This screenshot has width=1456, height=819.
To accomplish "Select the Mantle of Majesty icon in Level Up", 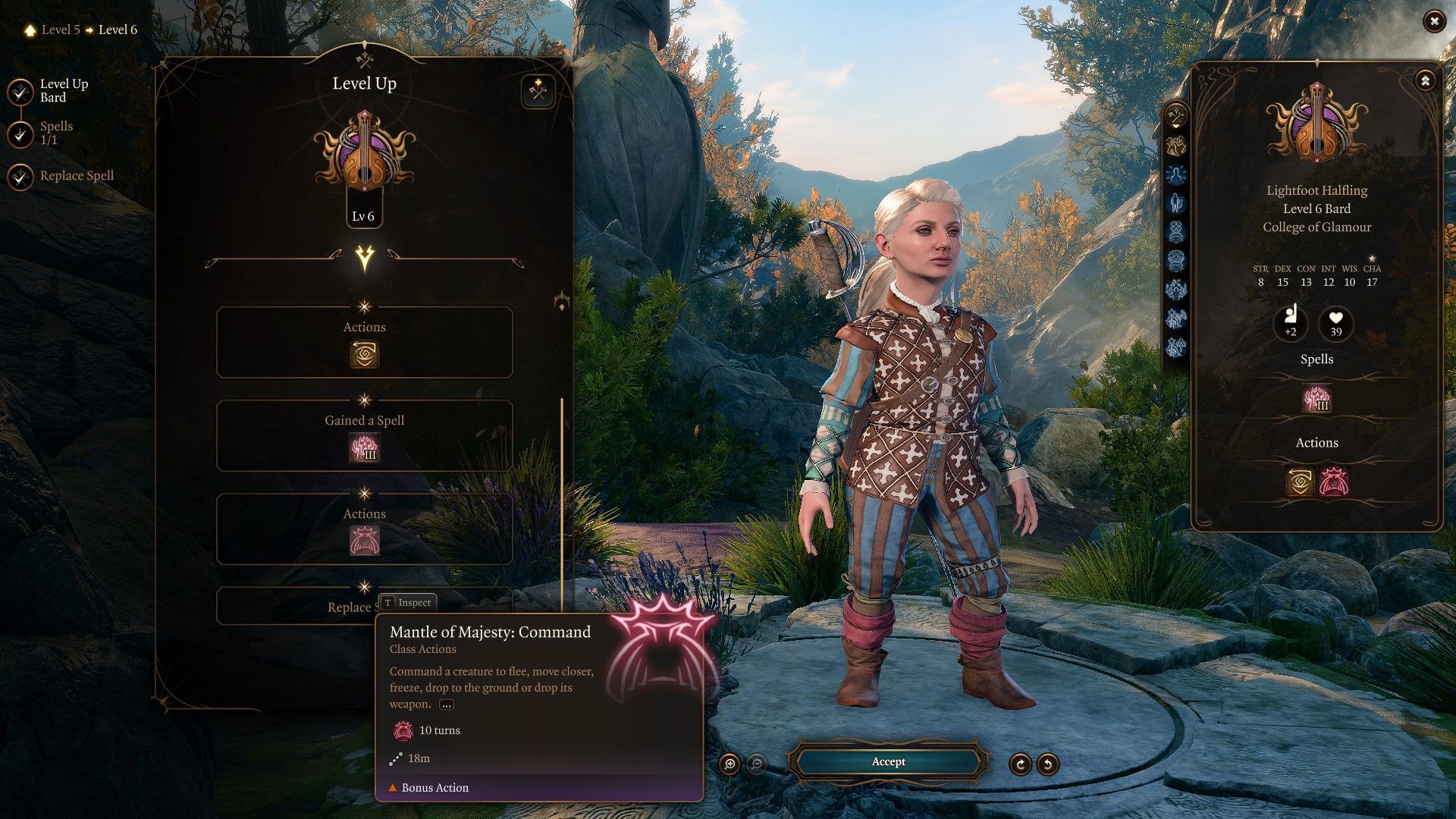I will pos(364,541).
